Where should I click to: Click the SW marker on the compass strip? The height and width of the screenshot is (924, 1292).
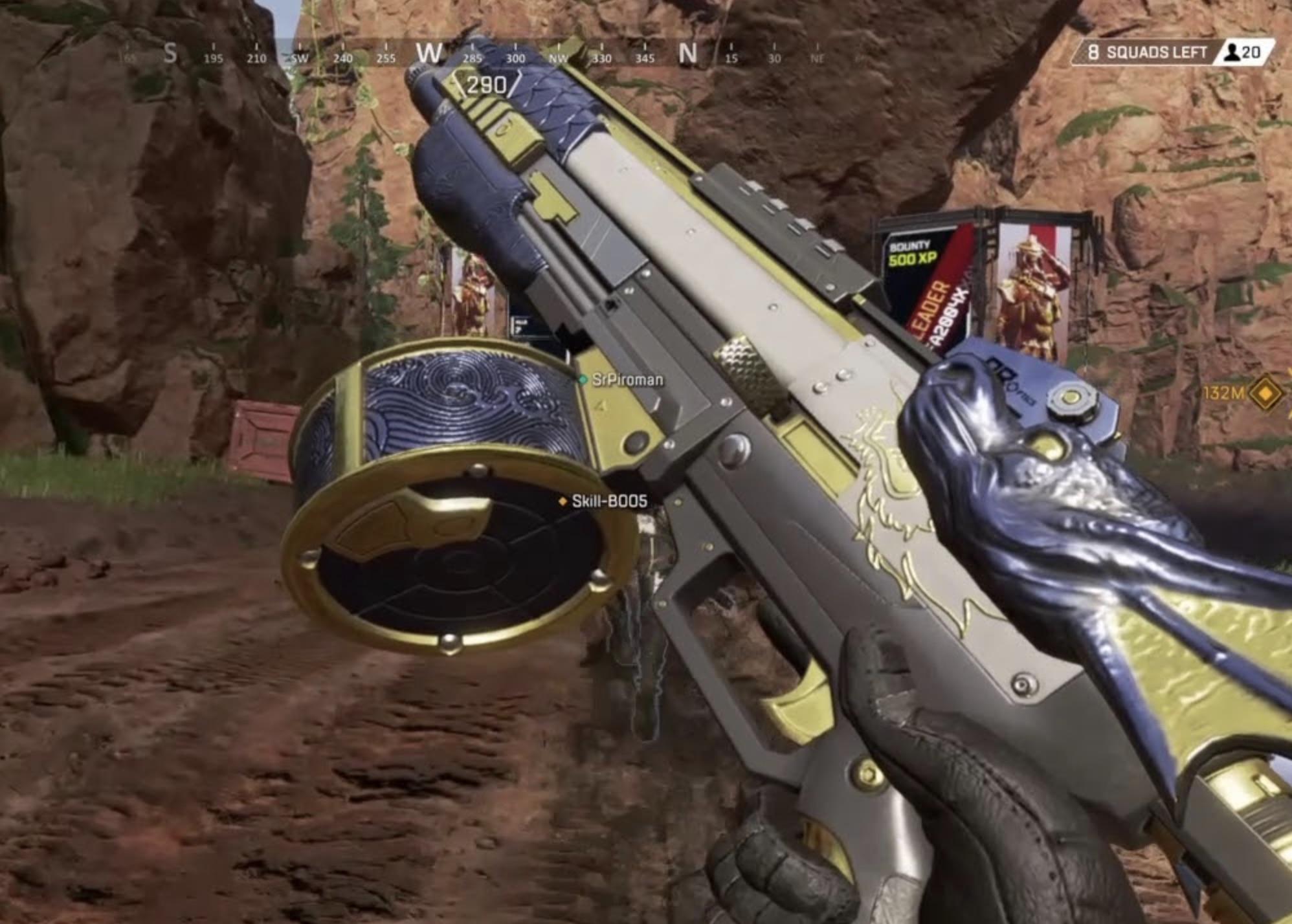pos(299,58)
